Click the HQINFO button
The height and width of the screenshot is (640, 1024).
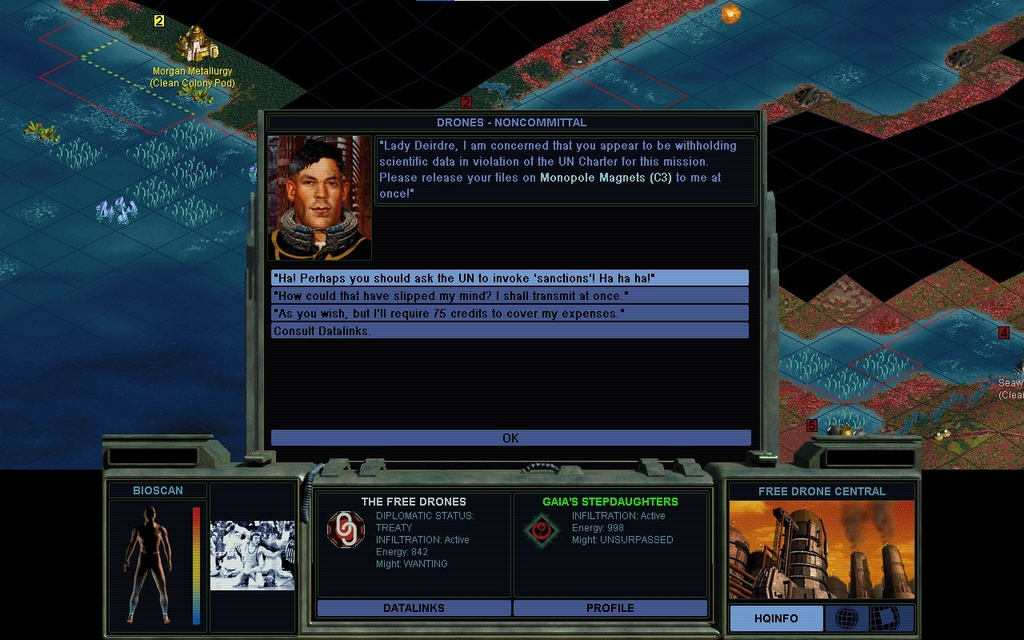pos(776,618)
